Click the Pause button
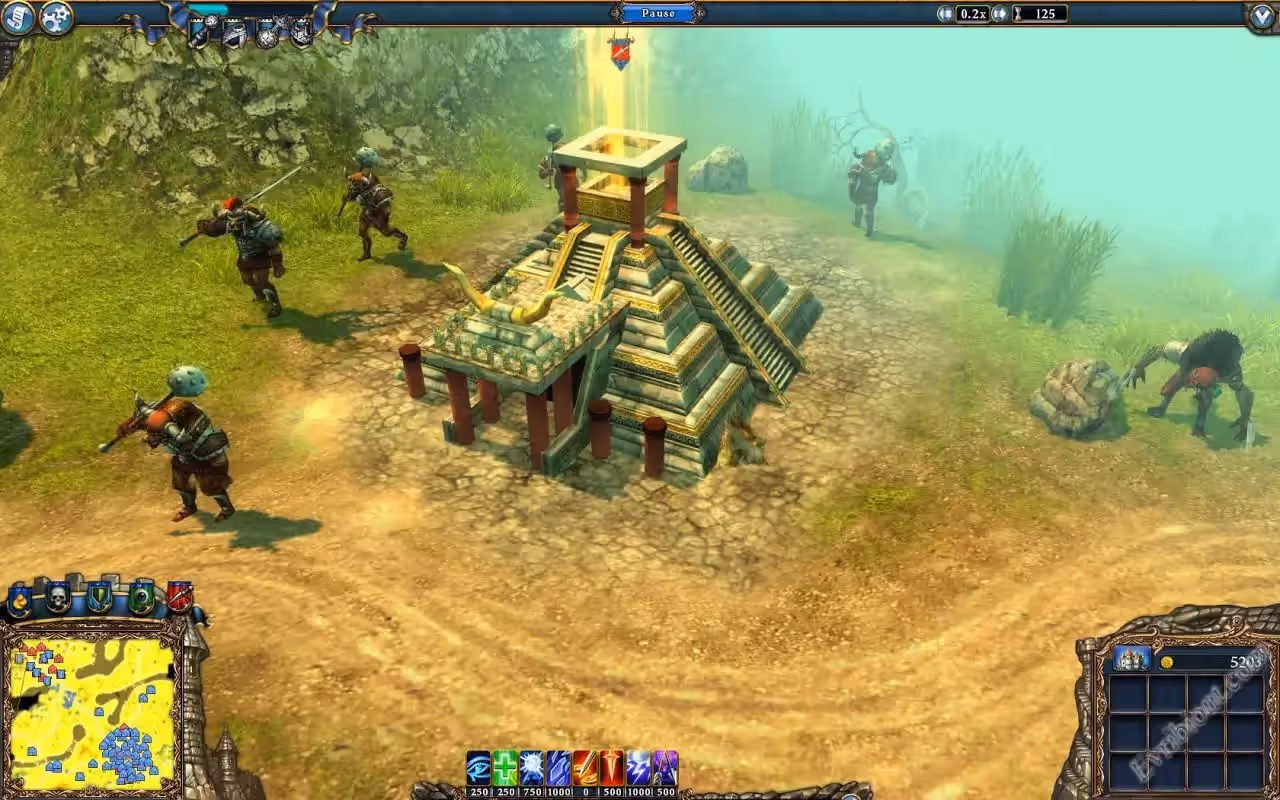This screenshot has height=800, width=1280. click(x=658, y=13)
